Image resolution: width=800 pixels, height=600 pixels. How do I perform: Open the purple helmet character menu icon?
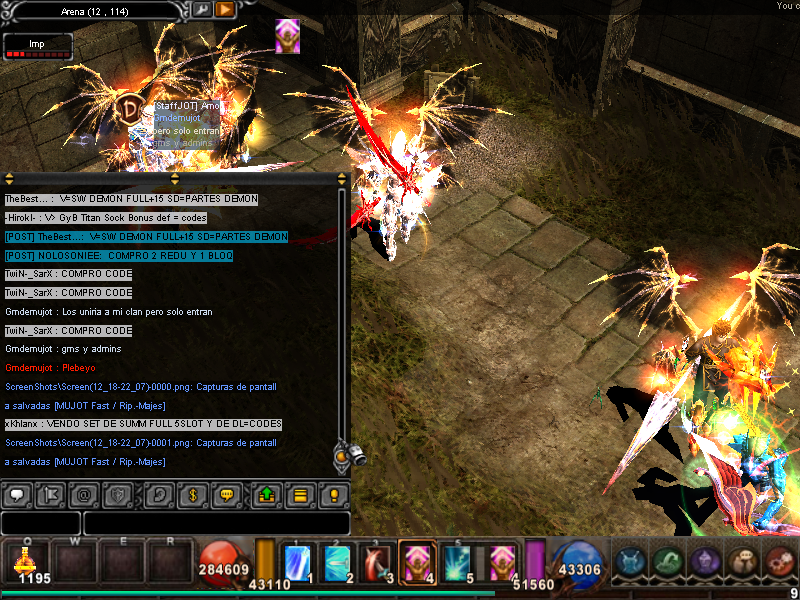point(703,561)
